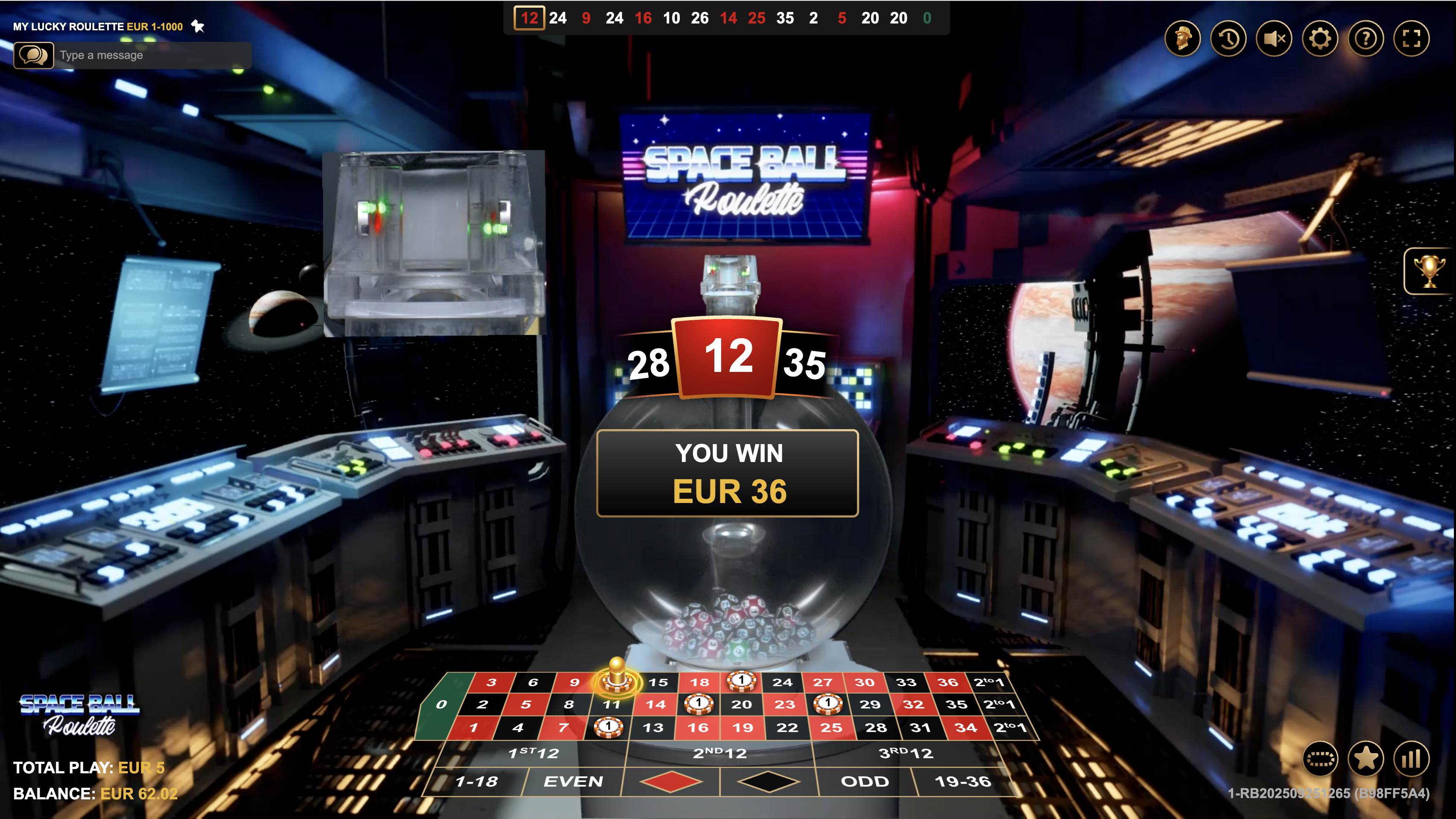
Task: Open favorite bets with the star icon
Action: (1365, 760)
